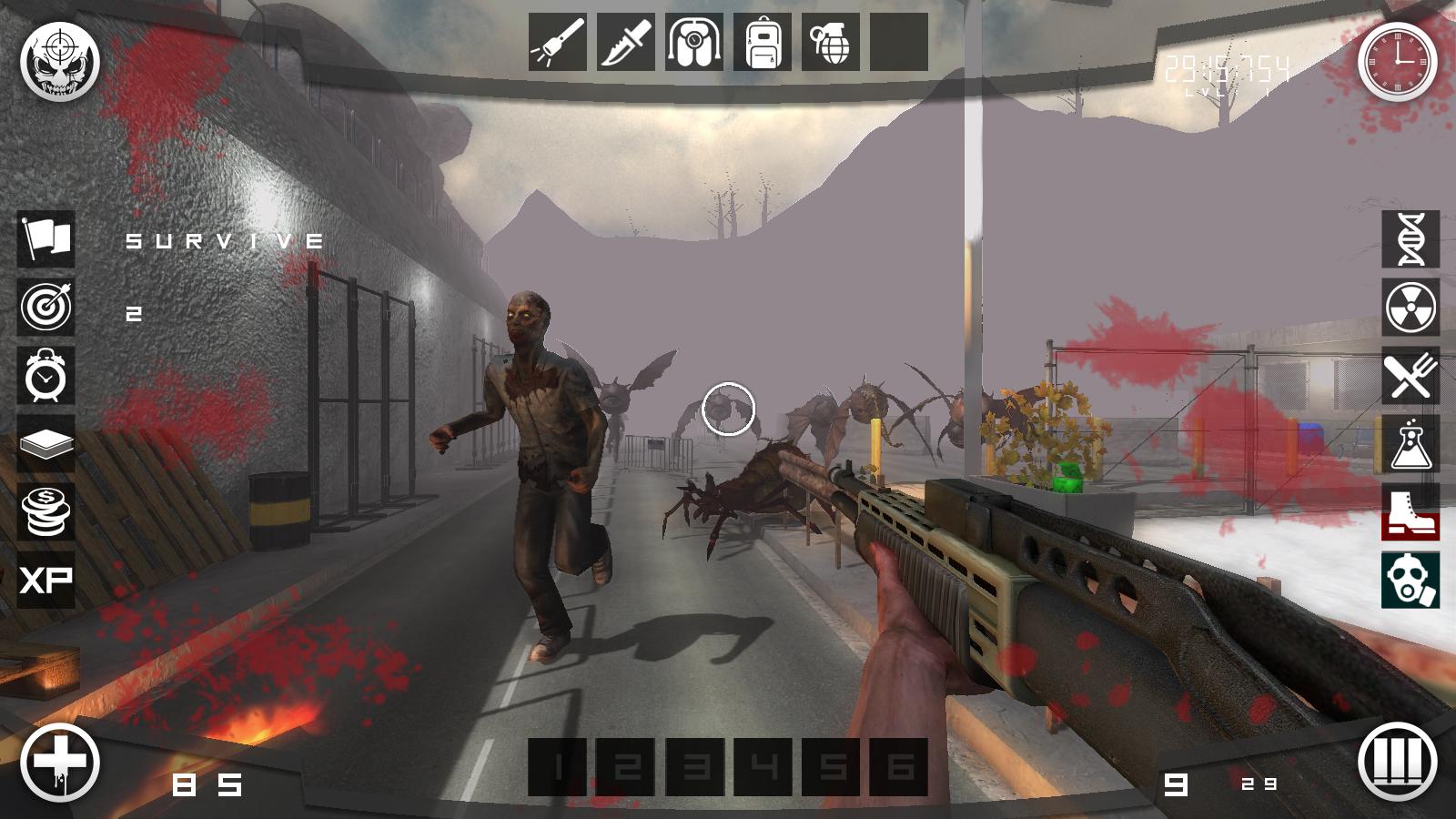Image resolution: width=1456 pixels, height=819 pixels.
Task: Show the XP panel
Action: (x=46, y=580)
